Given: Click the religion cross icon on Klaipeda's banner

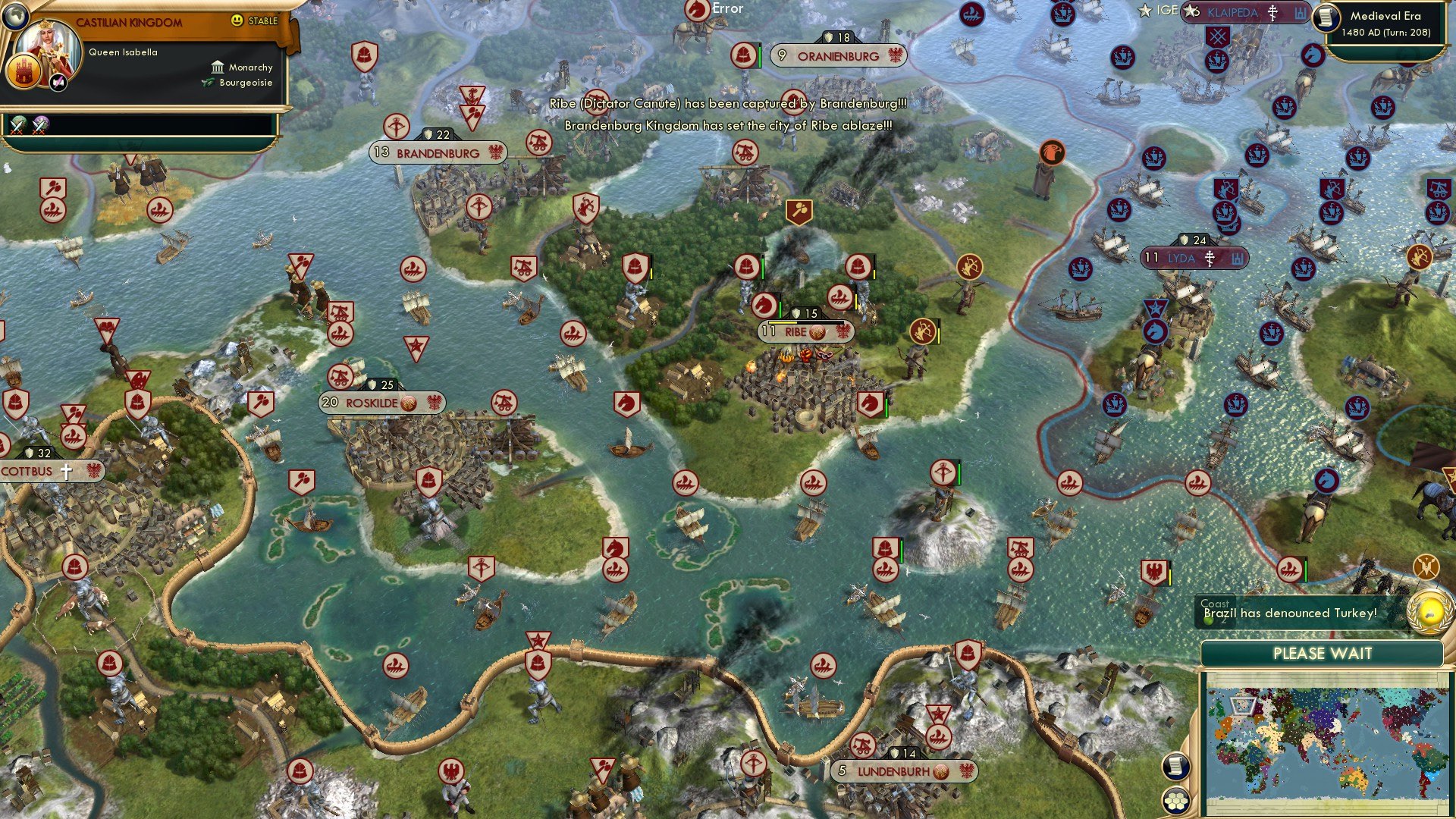Looking at the screenshot, I should [x=1271, y=13].
